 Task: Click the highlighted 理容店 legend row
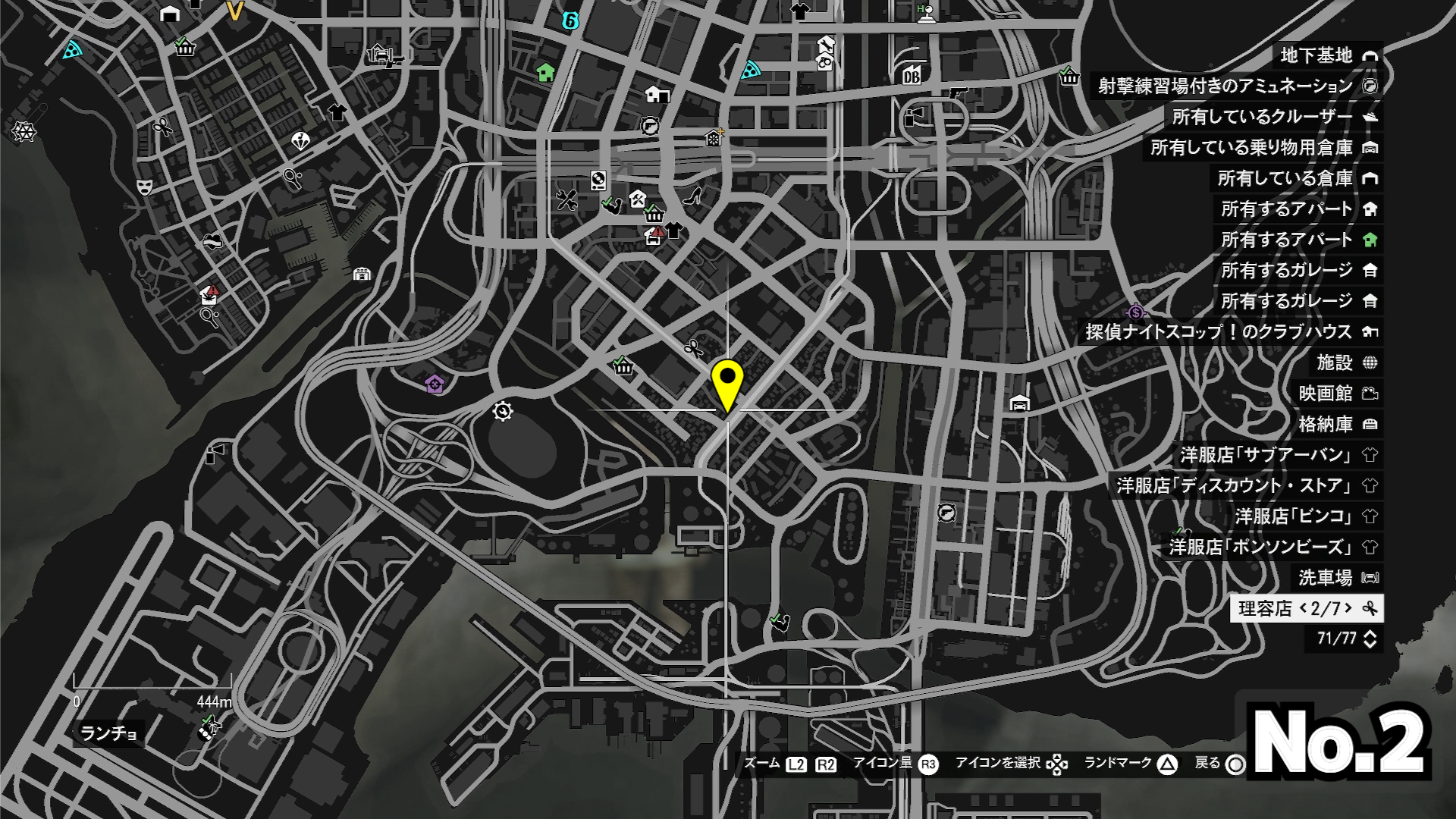click(x=1307, y=608)
